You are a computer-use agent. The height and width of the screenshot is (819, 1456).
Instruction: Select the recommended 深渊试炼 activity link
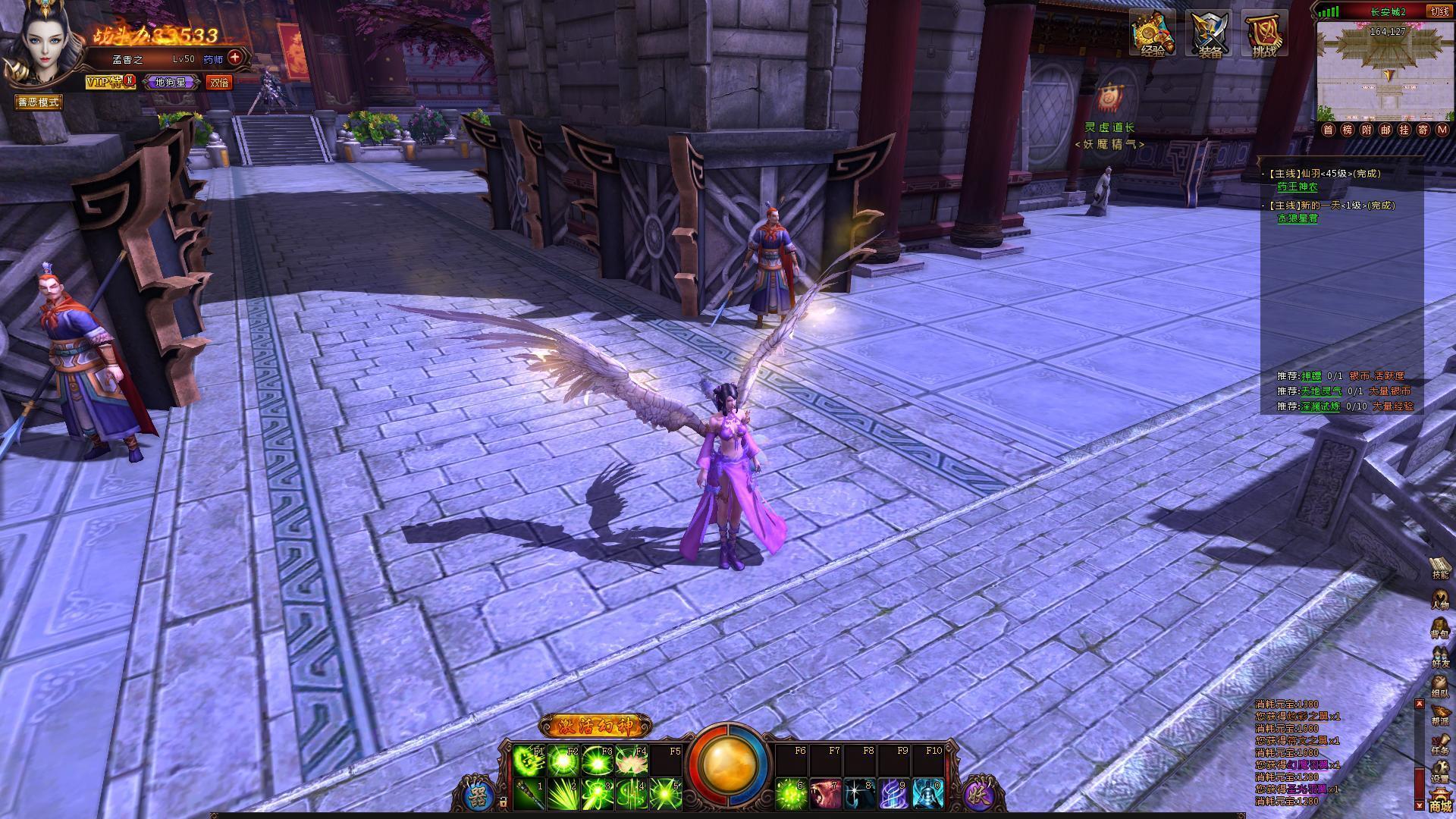[1320, 406]
